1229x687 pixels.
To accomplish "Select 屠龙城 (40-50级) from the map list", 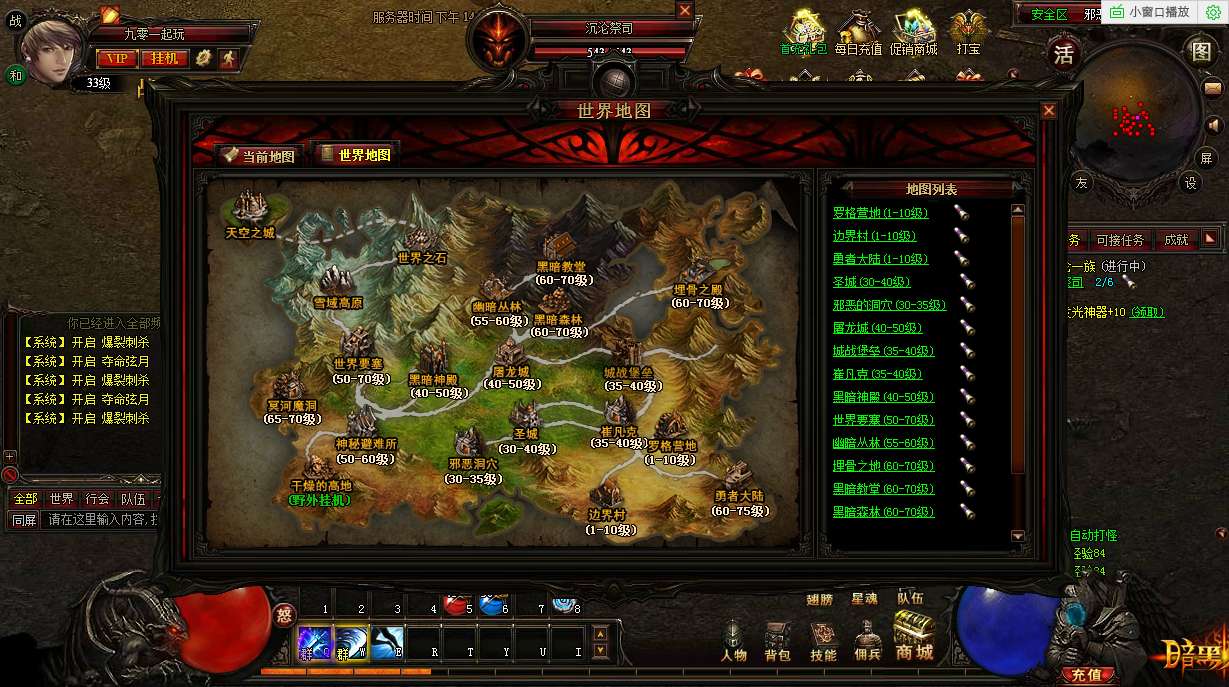I will click(x=877, y=328).
